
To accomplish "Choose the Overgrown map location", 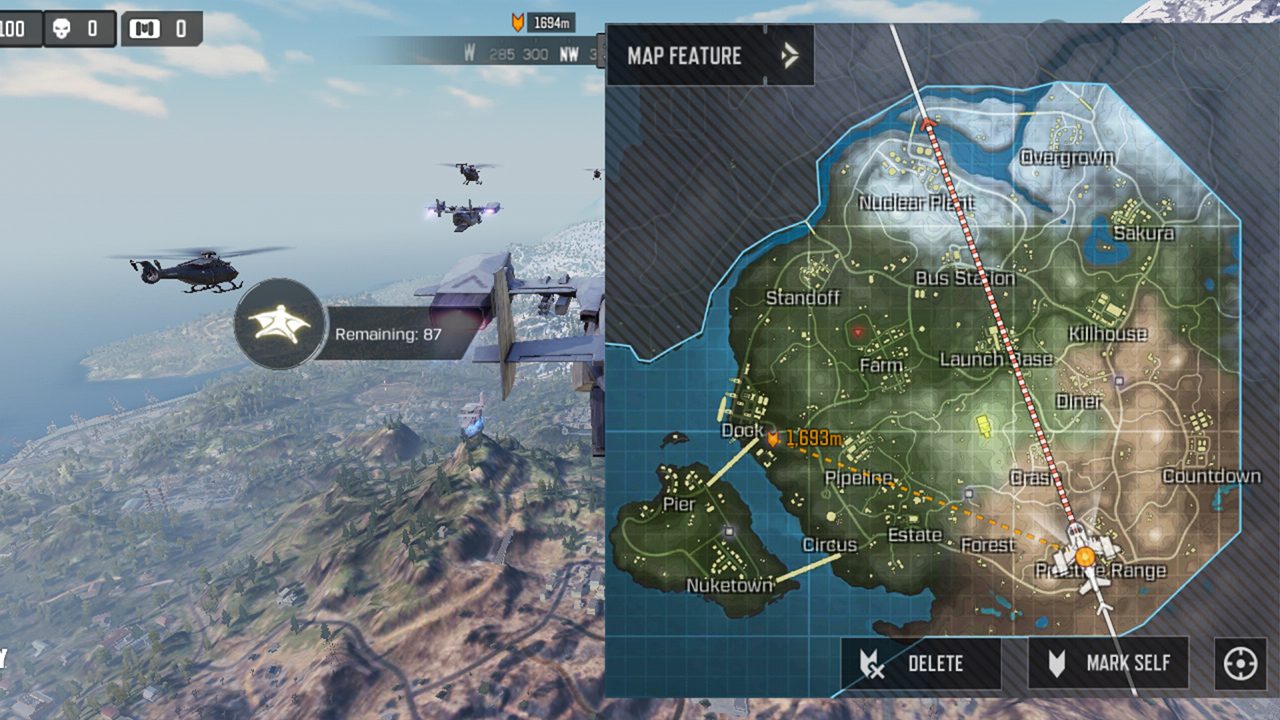I will coord(1067,158).
